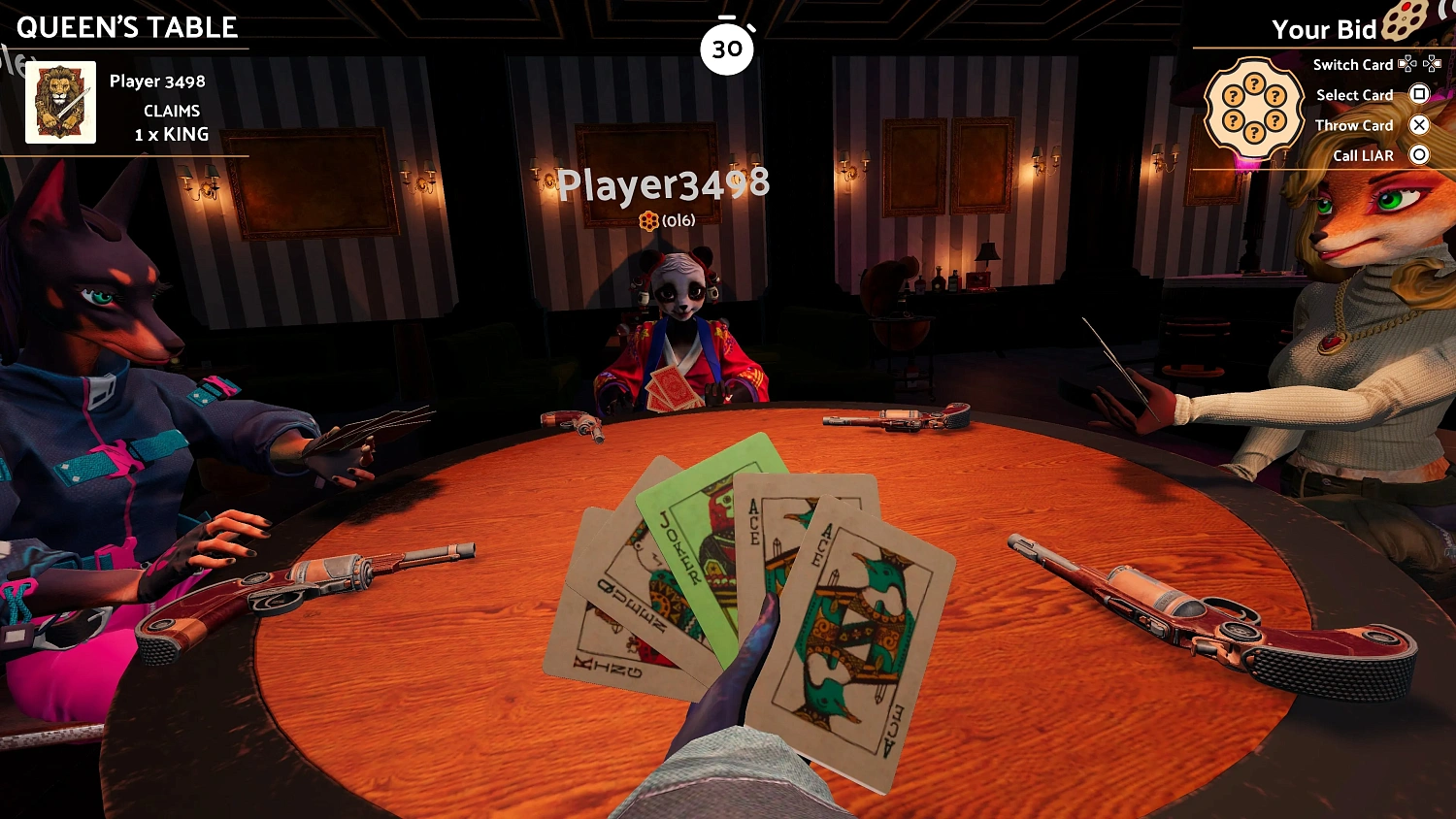1456x819 pixels.
Task: Click the 30-second round timer
Action: coord(726,47)
